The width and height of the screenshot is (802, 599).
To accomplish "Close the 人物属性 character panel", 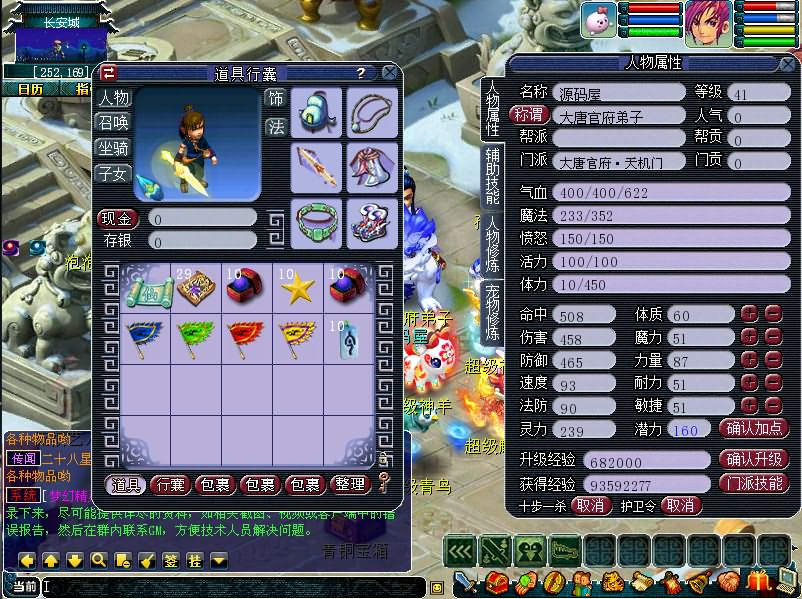I will click(x=789, y=62).
